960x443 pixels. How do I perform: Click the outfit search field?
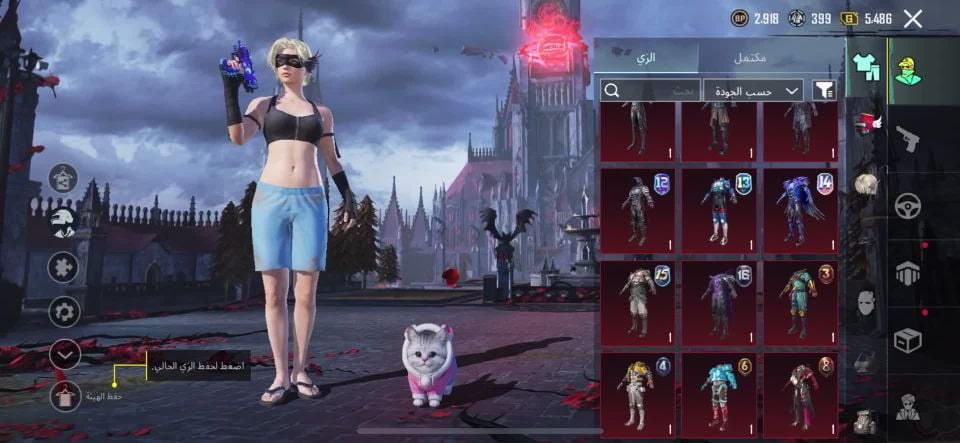click(x=649, y=91)
